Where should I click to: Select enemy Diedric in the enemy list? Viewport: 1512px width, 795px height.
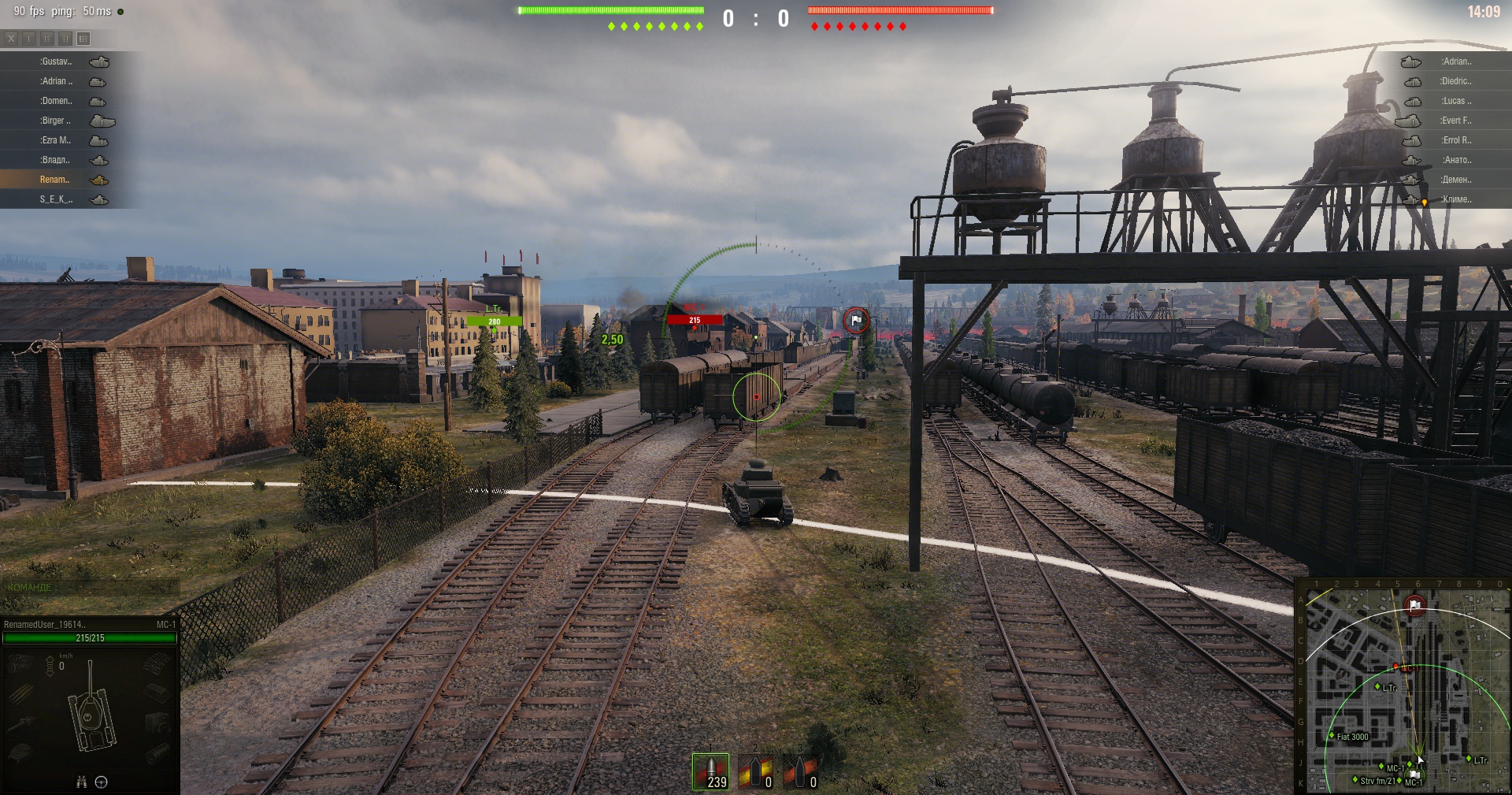click(1455, 81)
